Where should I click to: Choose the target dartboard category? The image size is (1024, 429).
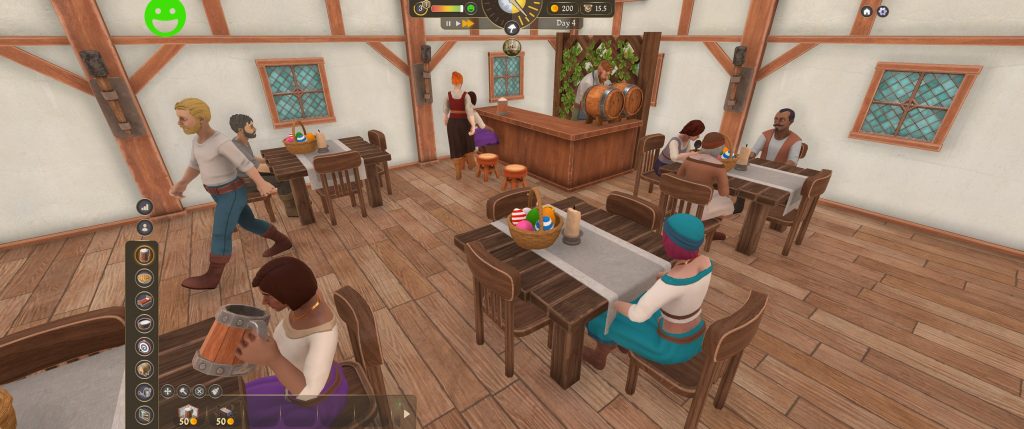tap(145, 346)
